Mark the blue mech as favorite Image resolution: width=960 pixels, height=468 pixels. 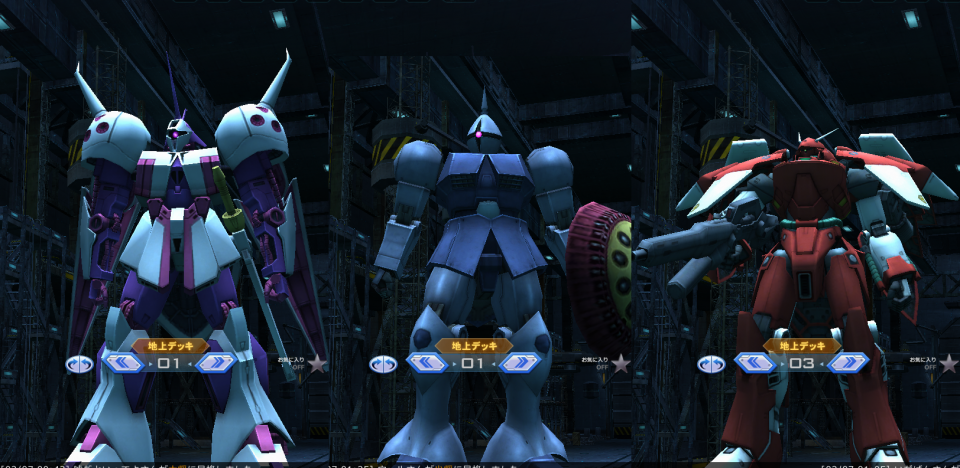click(621, 362)
